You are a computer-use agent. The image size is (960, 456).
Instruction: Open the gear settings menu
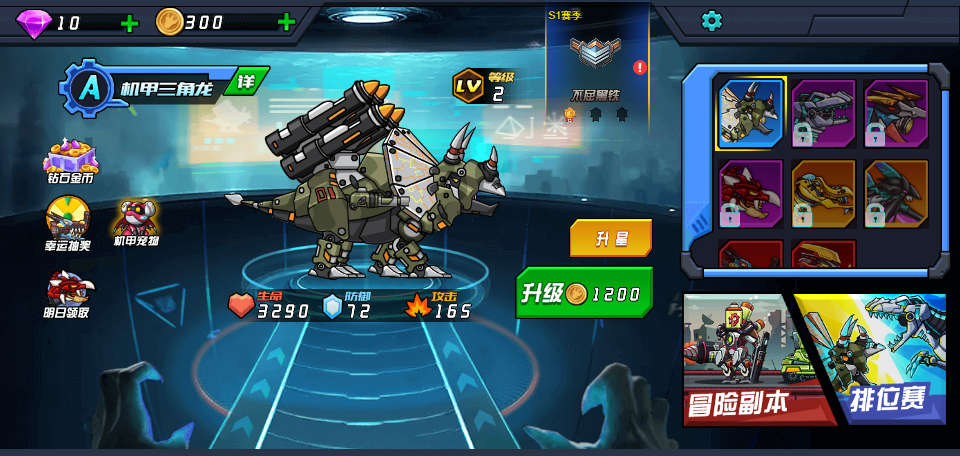pos(711,20)
